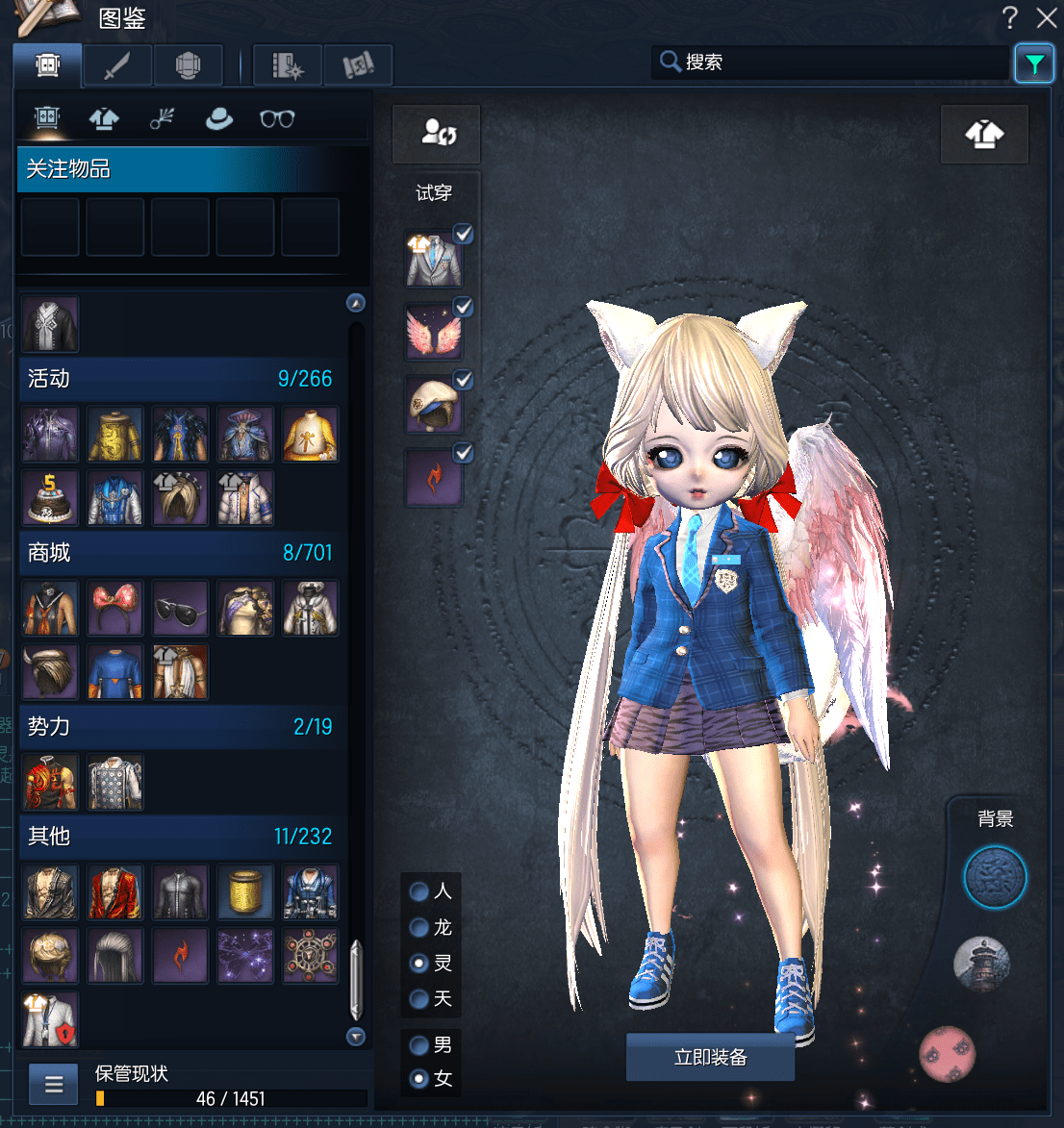This screenshot has height=1128, width=1064.
Task: Click the character swap button above 试穿
Action: click(436, 133)
